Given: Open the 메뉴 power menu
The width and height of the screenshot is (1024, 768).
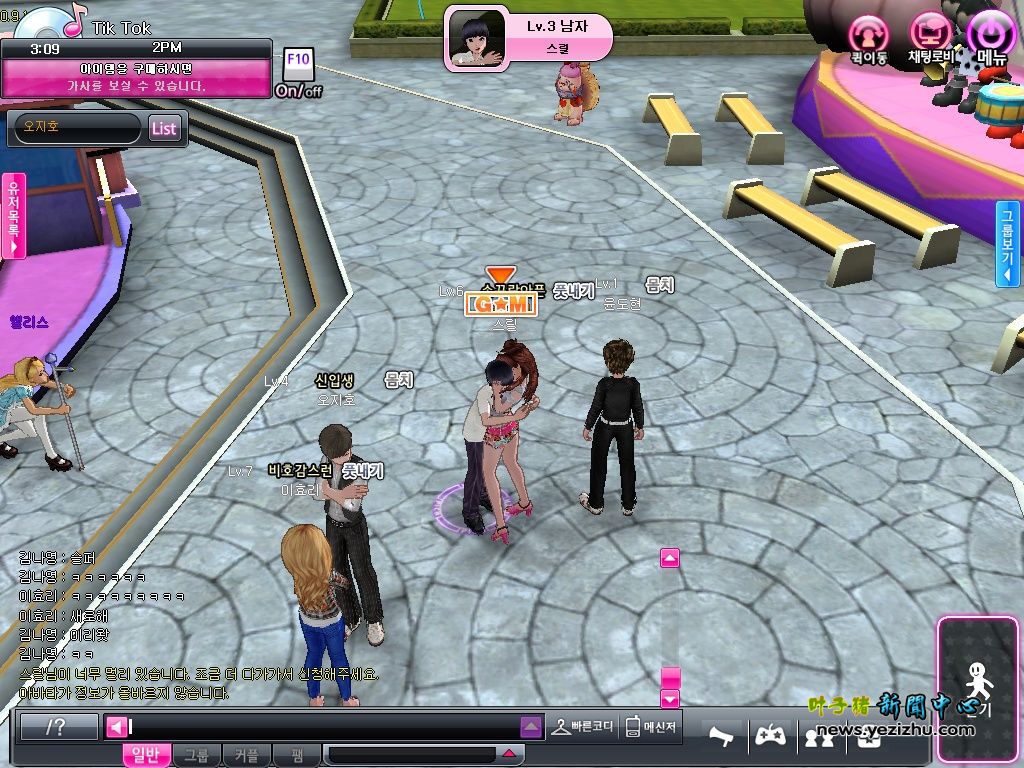Looking at the screenshot, I should pyautogui.click(x=991, y=36).
